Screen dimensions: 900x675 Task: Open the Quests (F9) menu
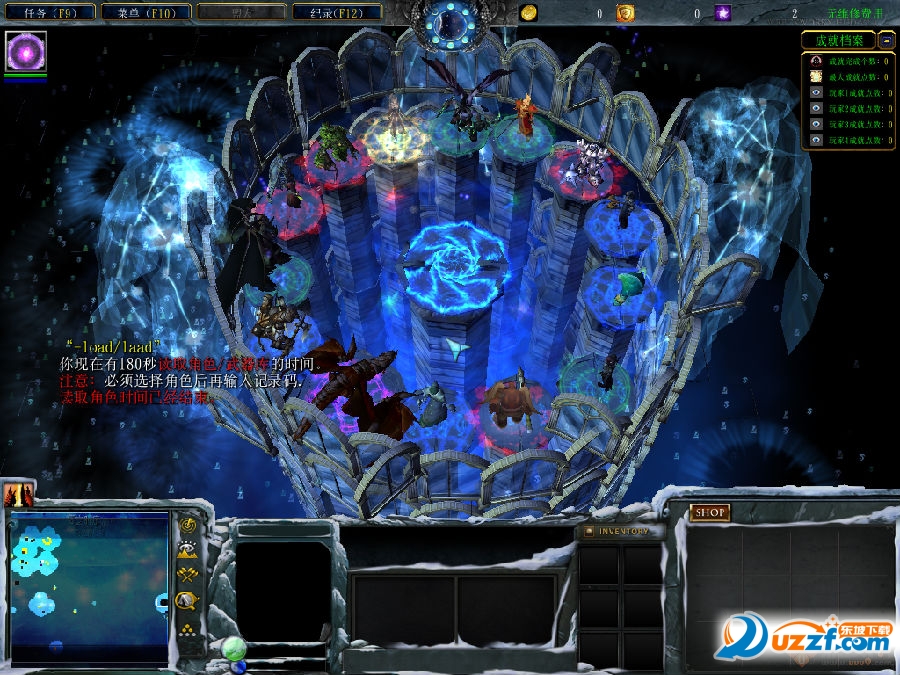coord(48,13)
